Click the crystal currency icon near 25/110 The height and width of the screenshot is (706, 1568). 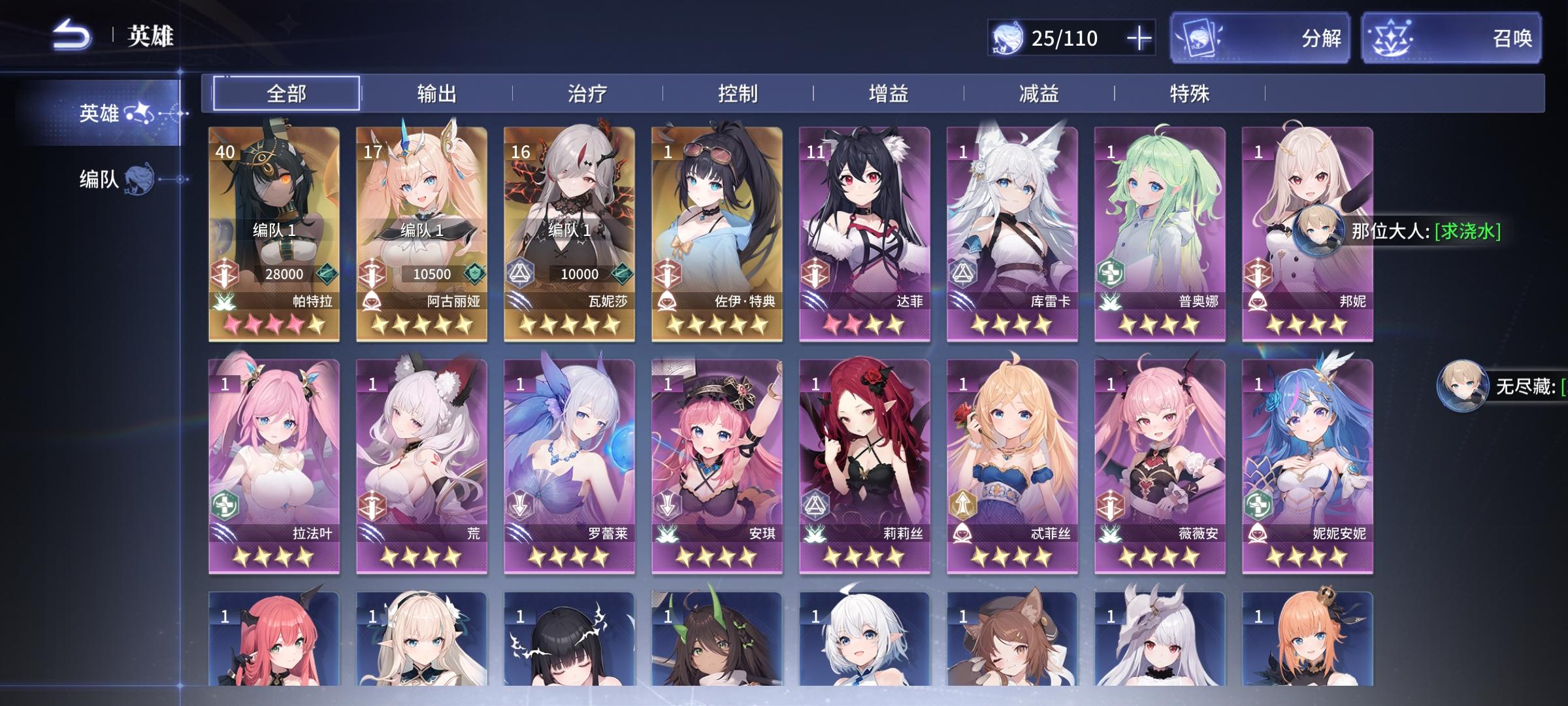tap(1007, 38)
